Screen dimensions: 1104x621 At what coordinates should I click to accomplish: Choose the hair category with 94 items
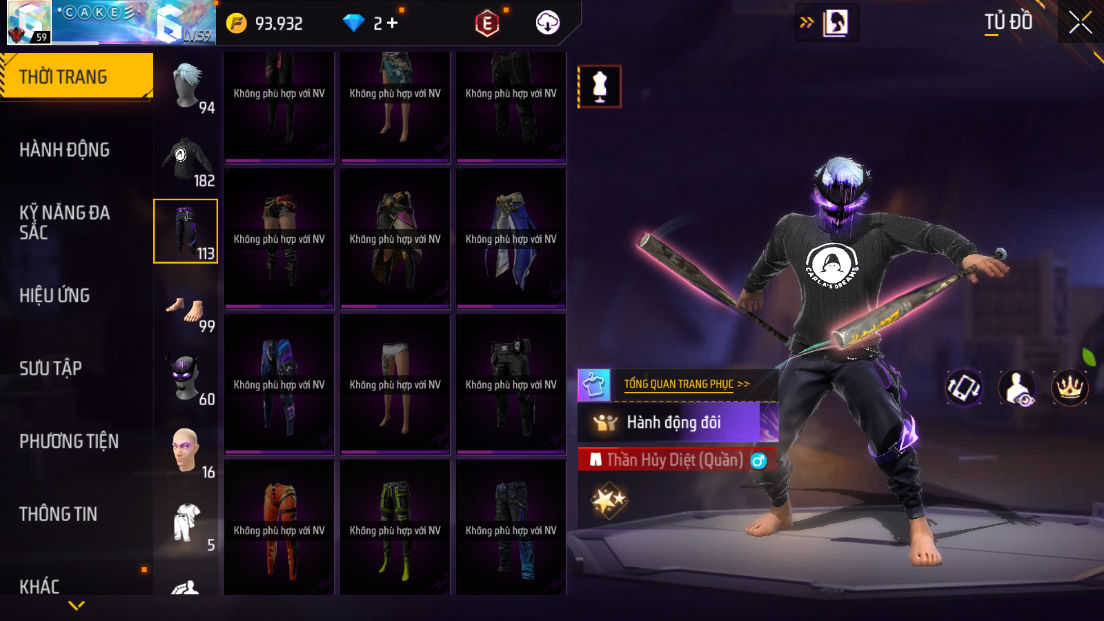[186, 87]
